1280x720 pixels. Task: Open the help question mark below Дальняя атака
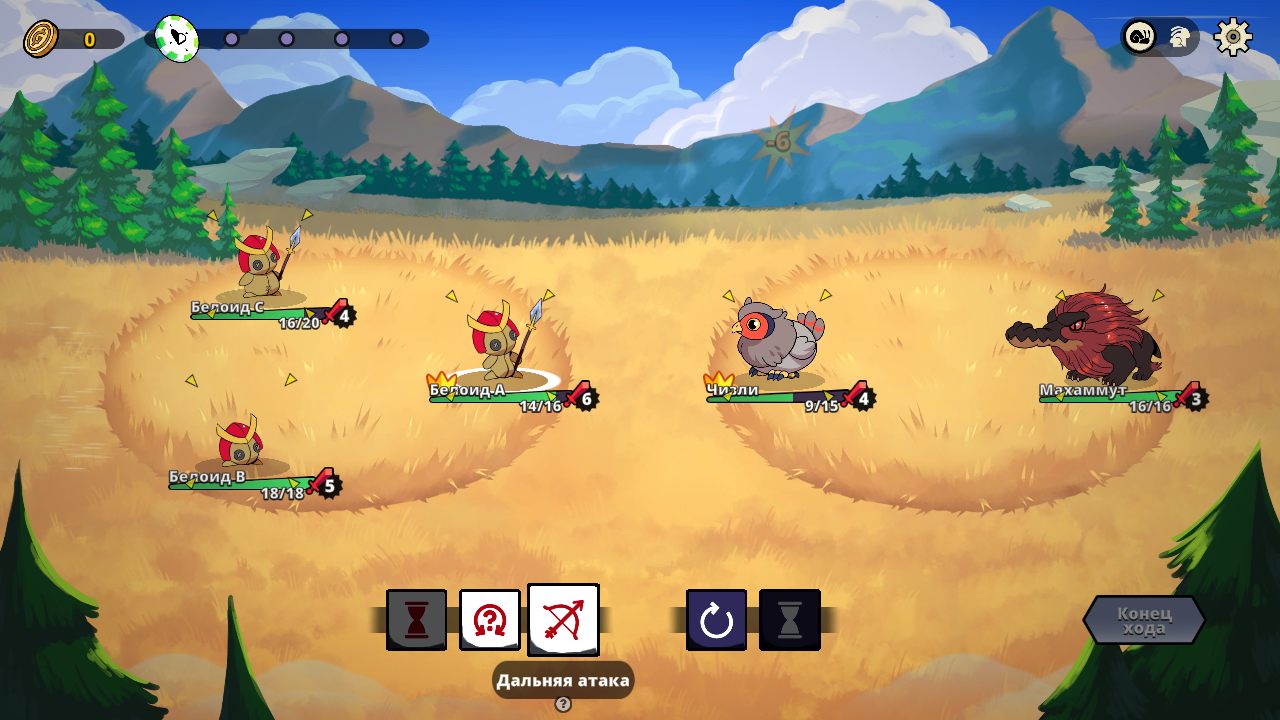tap(563, 704)
